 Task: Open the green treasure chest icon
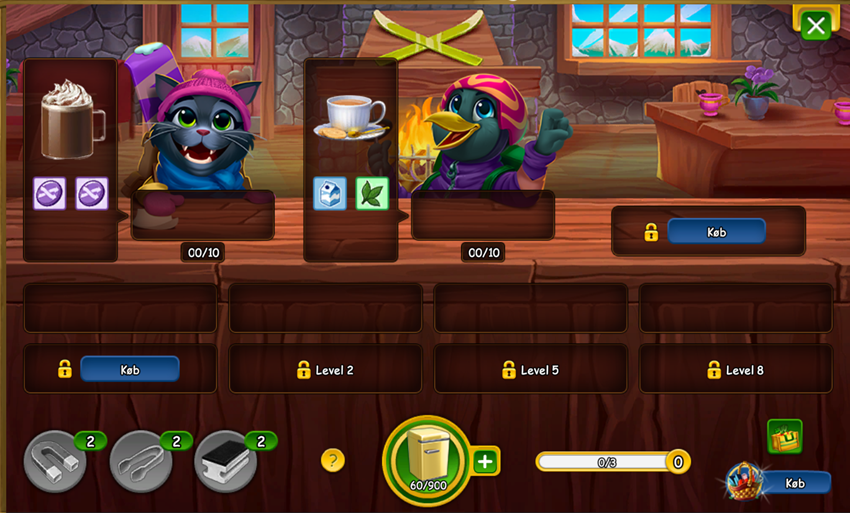(x=784, y=436)
